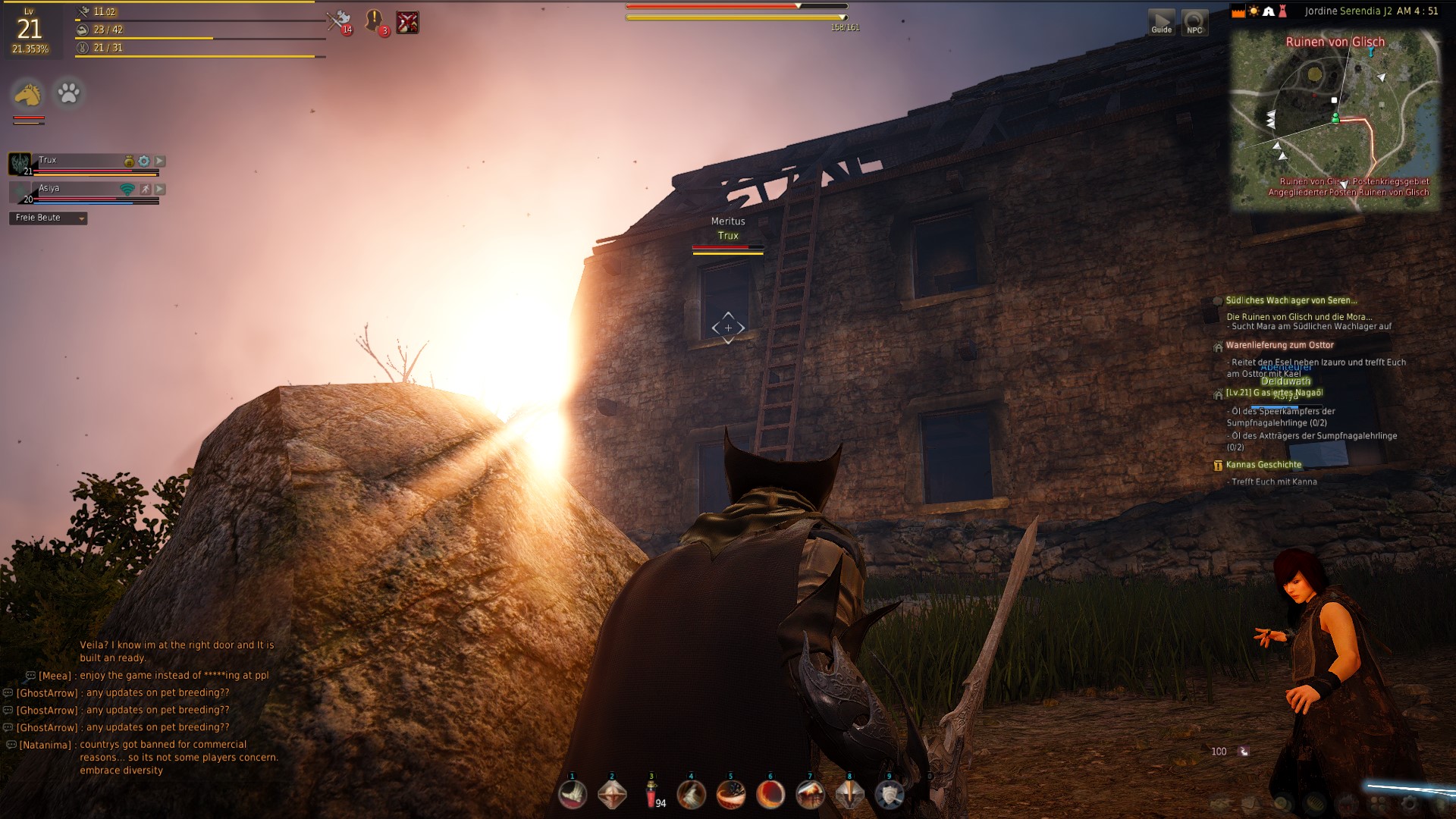Image resolution: width=1456 pixels, height=819 pixels.
Task: Activate the red crescent skill in slot 6
Action: click(x=770, y=794)
